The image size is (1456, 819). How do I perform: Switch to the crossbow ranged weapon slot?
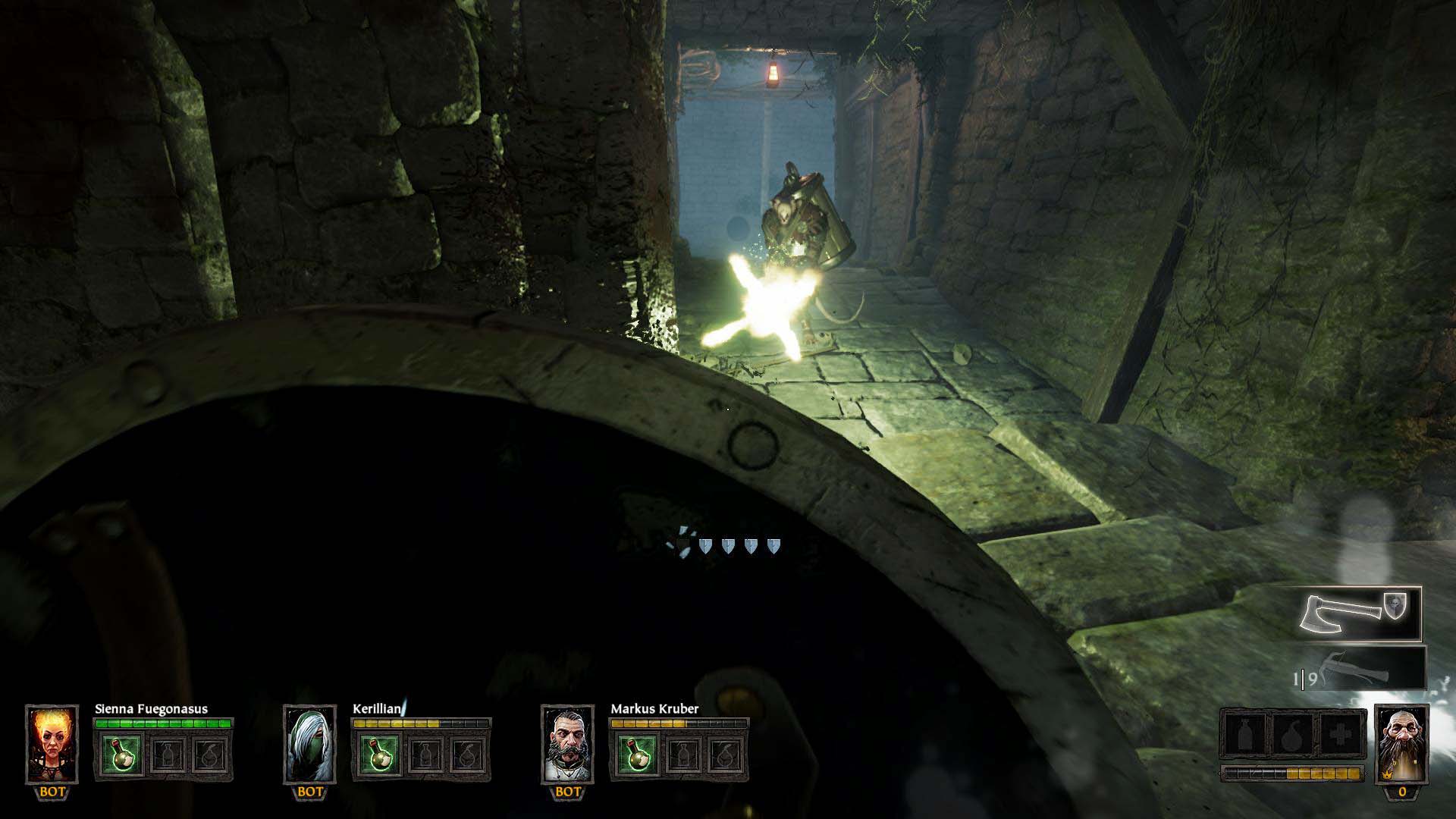(1359, 669)
